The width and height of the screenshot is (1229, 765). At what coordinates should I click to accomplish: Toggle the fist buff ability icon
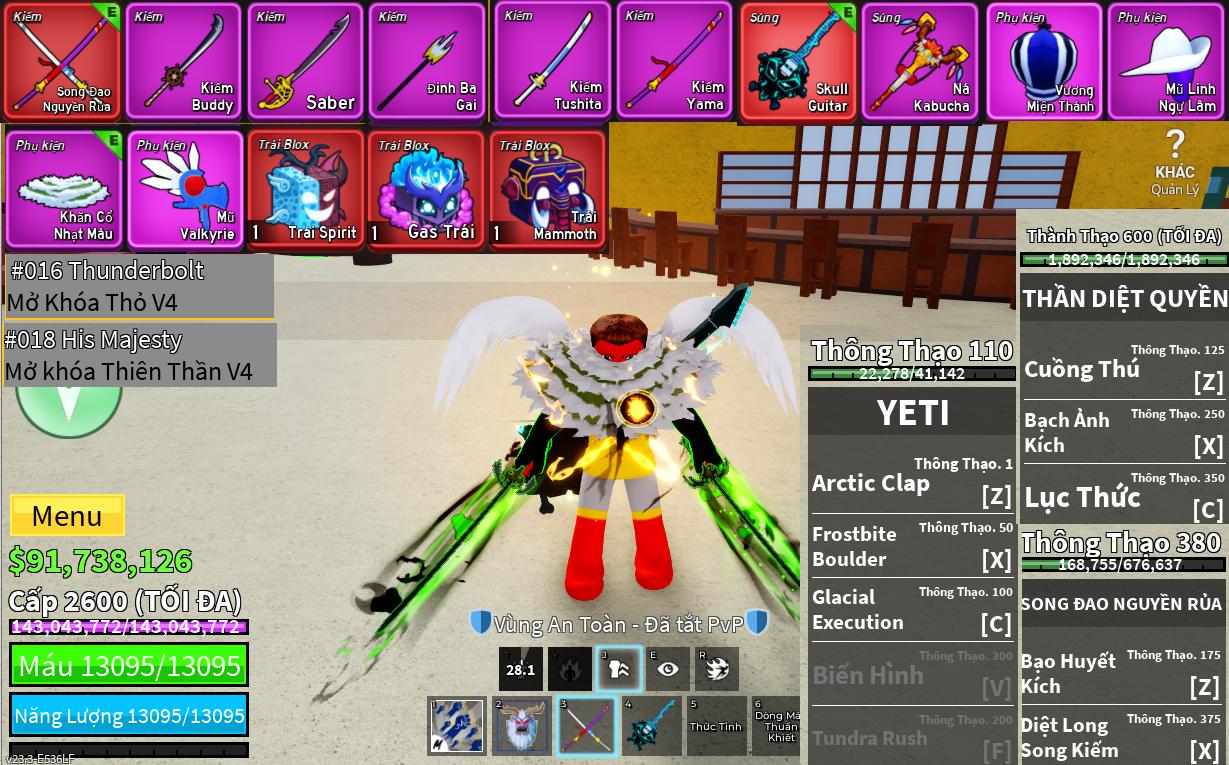click(618, 669)
